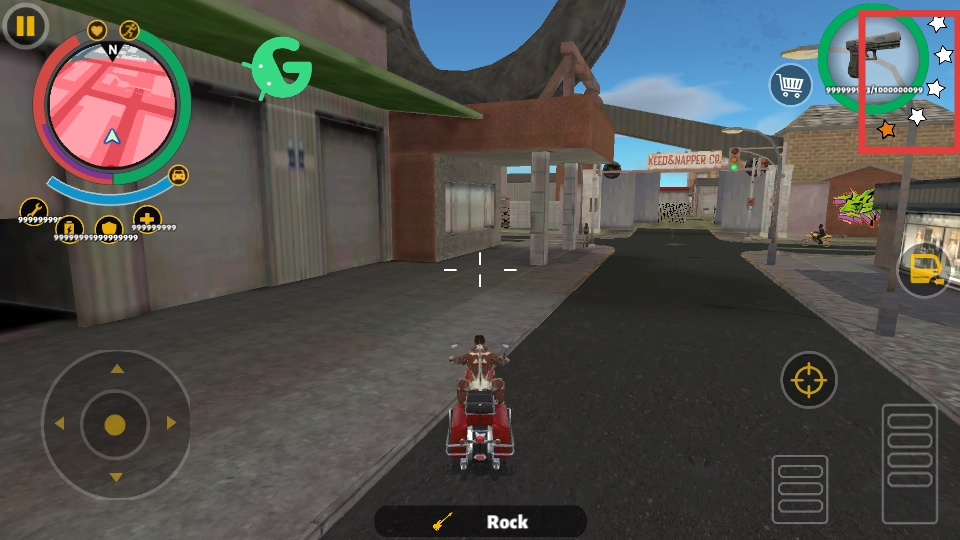The width and height of the screenshot is (960, 540).
Task: Click the green Android G overlay logo
Action: 279,67
